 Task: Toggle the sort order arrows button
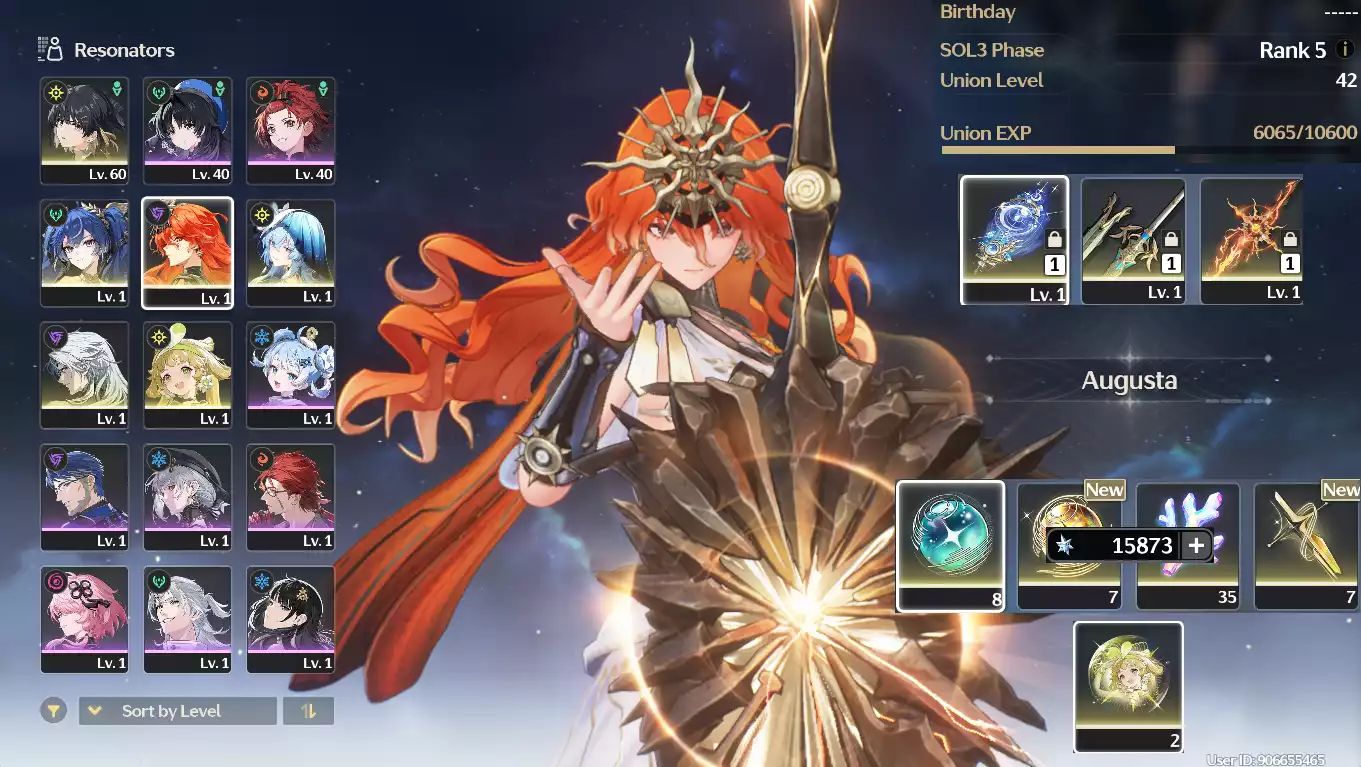point(308,711)
